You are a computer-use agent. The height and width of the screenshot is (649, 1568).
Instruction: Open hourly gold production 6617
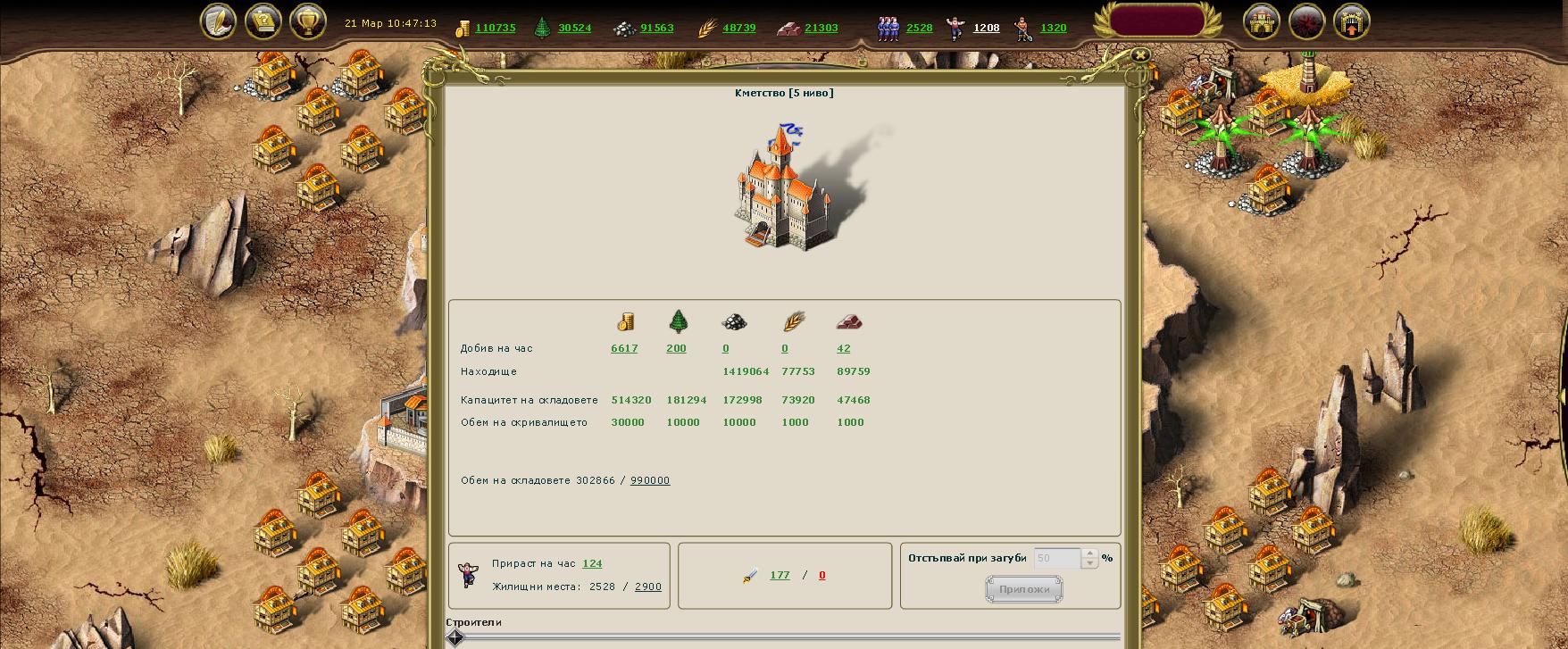coord(624,349)
